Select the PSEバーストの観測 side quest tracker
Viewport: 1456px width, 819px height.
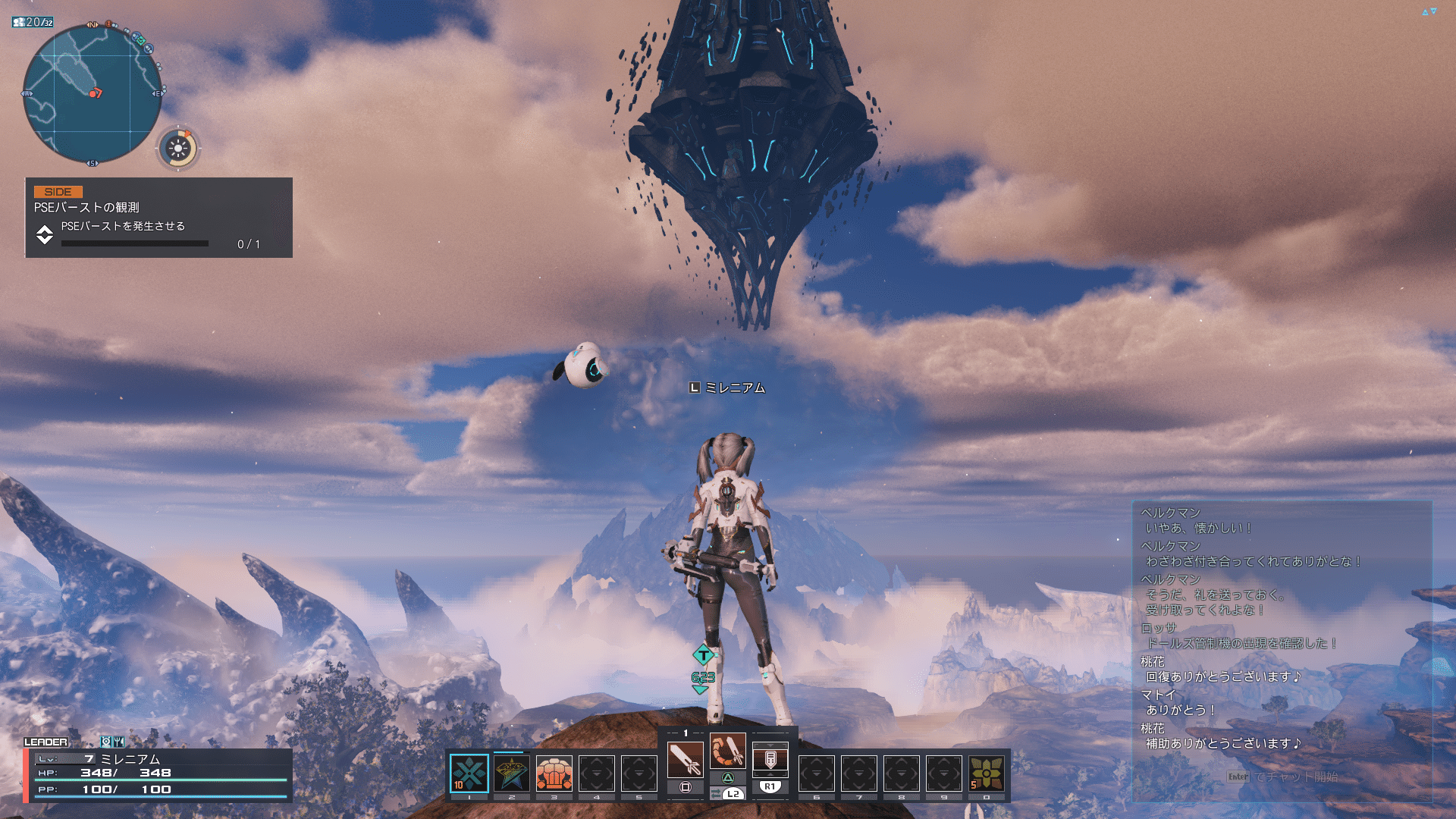point(158,218)
